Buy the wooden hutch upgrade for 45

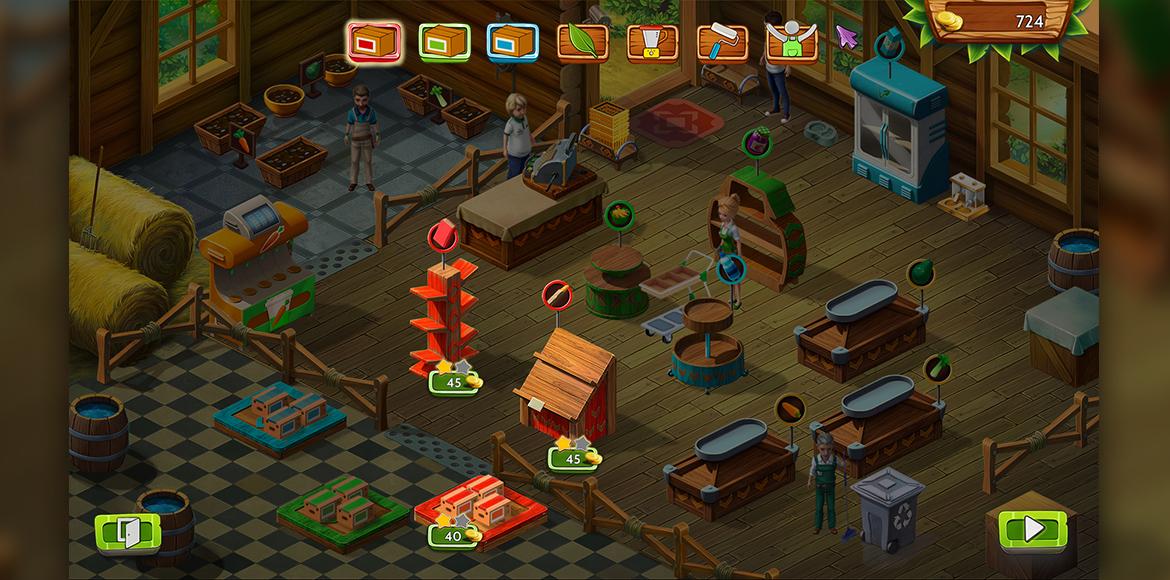click(574, 458)
